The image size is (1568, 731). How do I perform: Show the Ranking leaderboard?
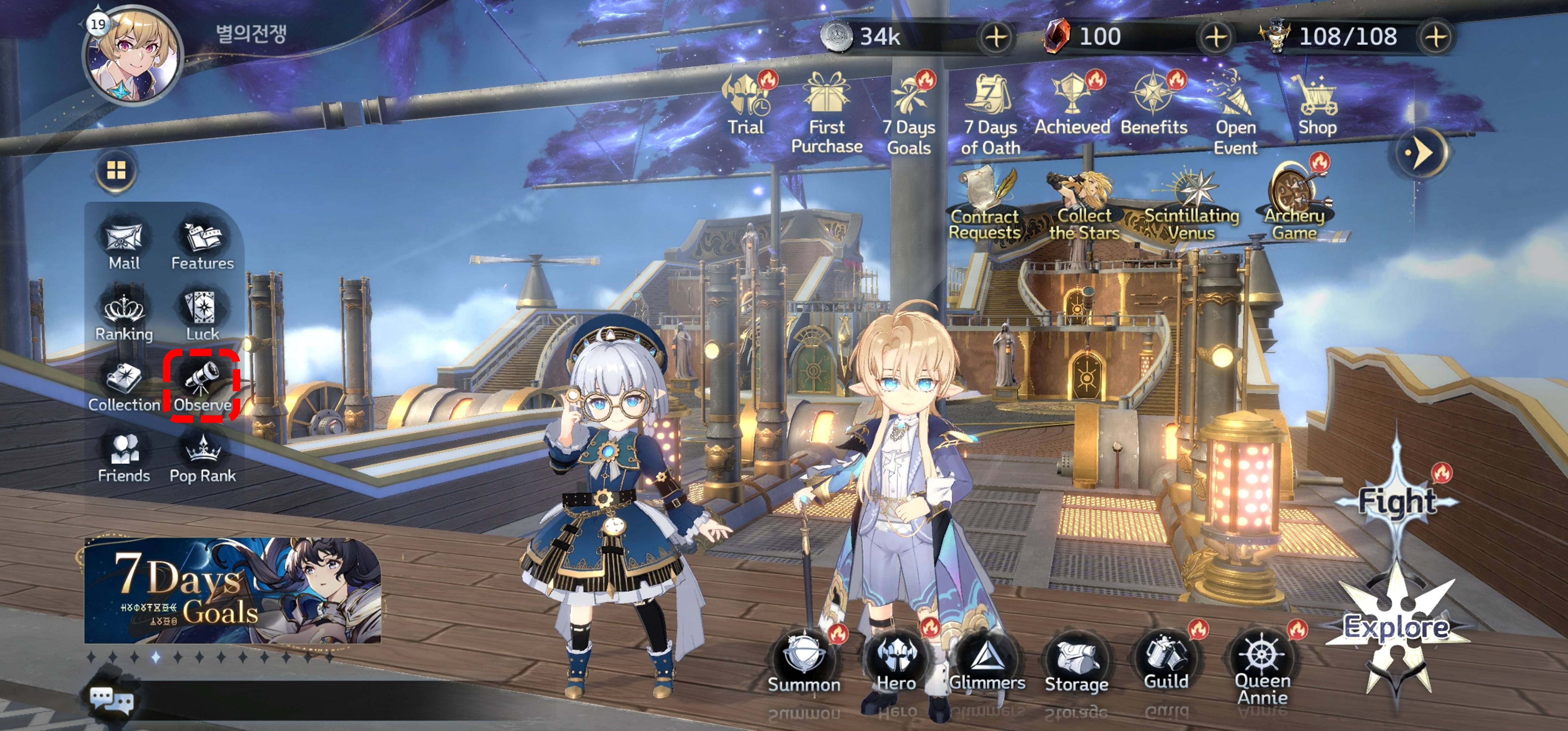124,315
